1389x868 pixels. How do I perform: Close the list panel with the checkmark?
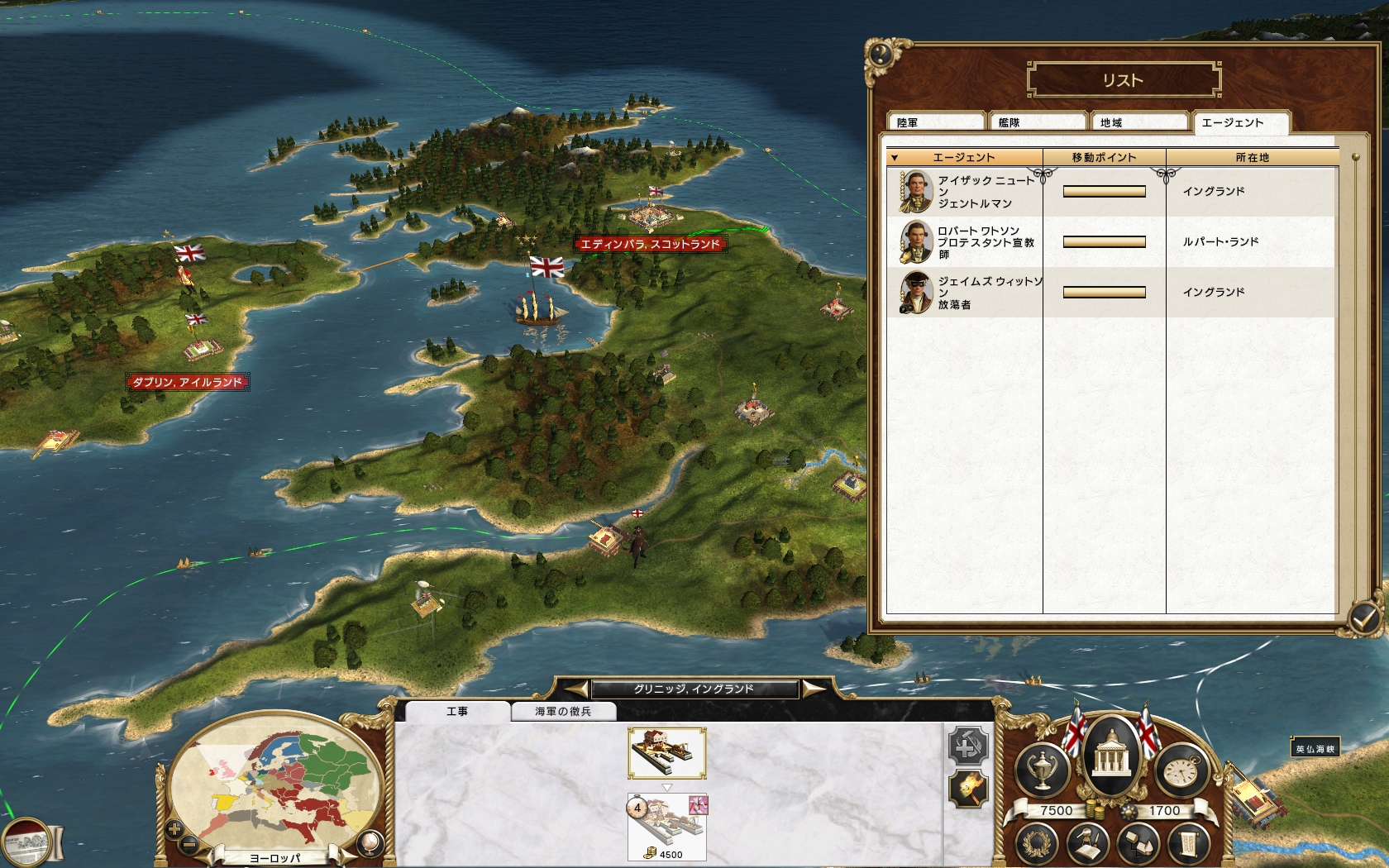click(x=1363, y=617)
